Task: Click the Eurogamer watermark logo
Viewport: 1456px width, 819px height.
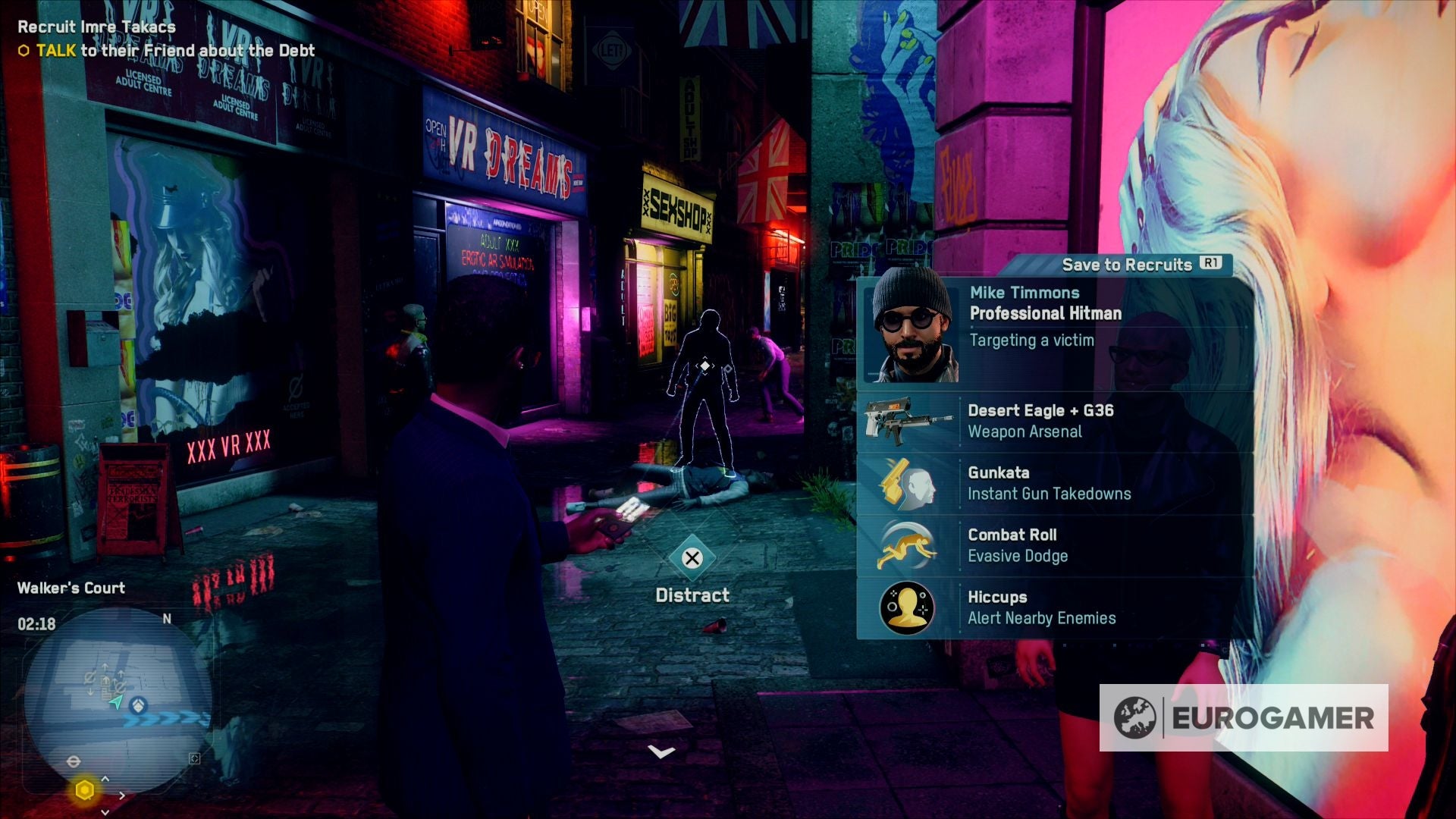Action: tap(1244, 717)
